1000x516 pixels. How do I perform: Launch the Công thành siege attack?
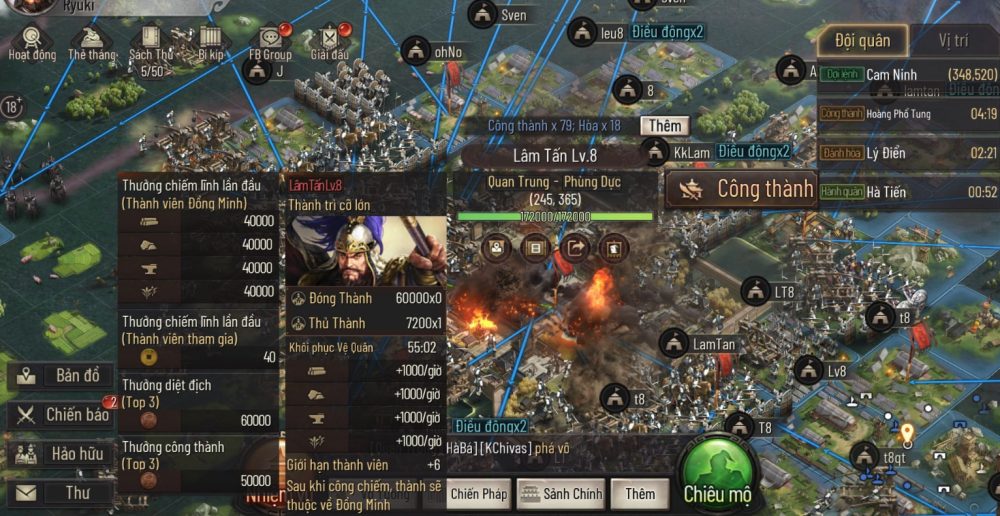(x=741, y=189)
